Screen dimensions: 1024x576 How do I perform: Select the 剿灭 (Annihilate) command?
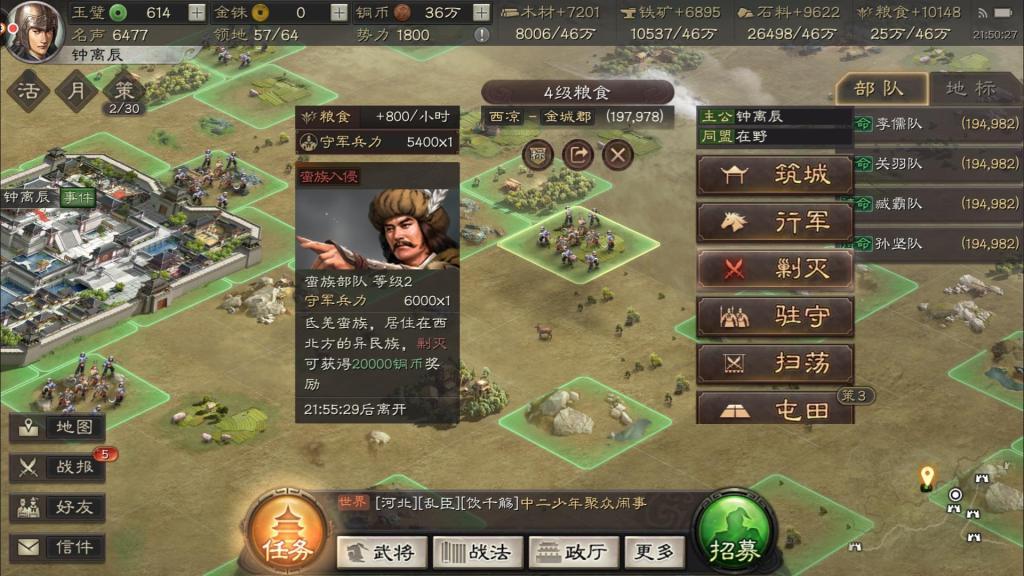coord(775,269)
